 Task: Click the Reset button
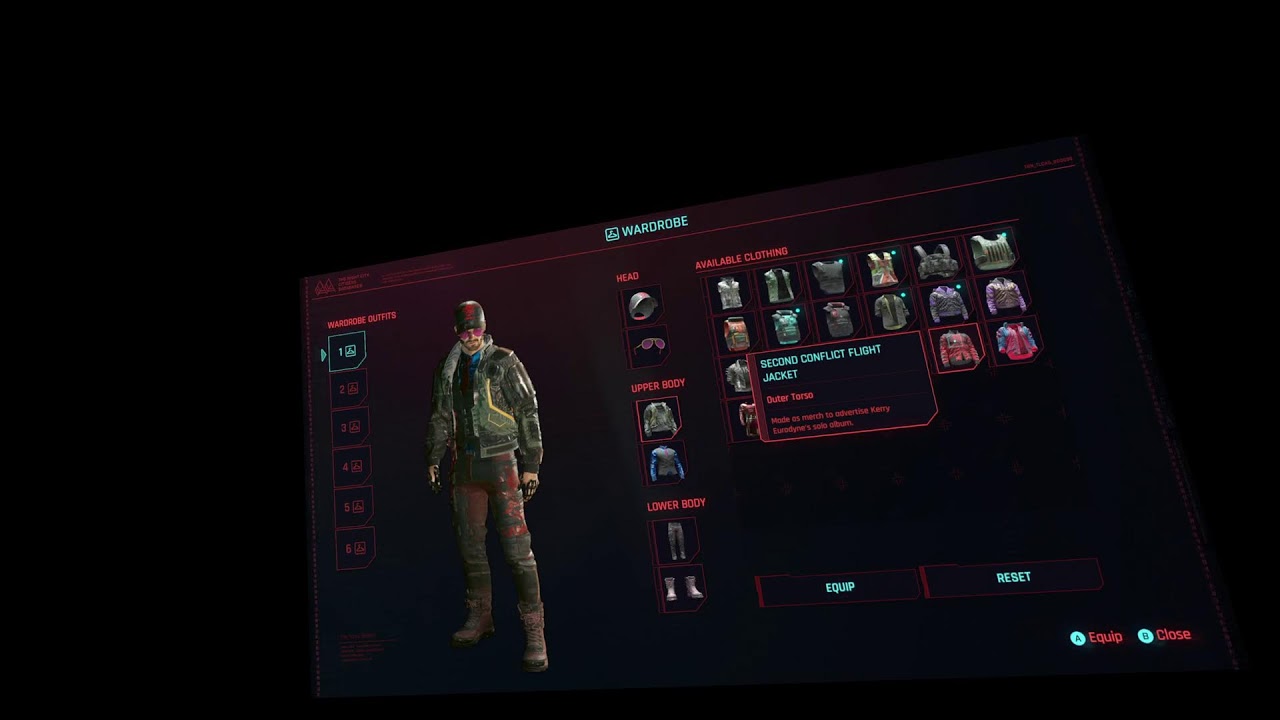click(1013, 577)
